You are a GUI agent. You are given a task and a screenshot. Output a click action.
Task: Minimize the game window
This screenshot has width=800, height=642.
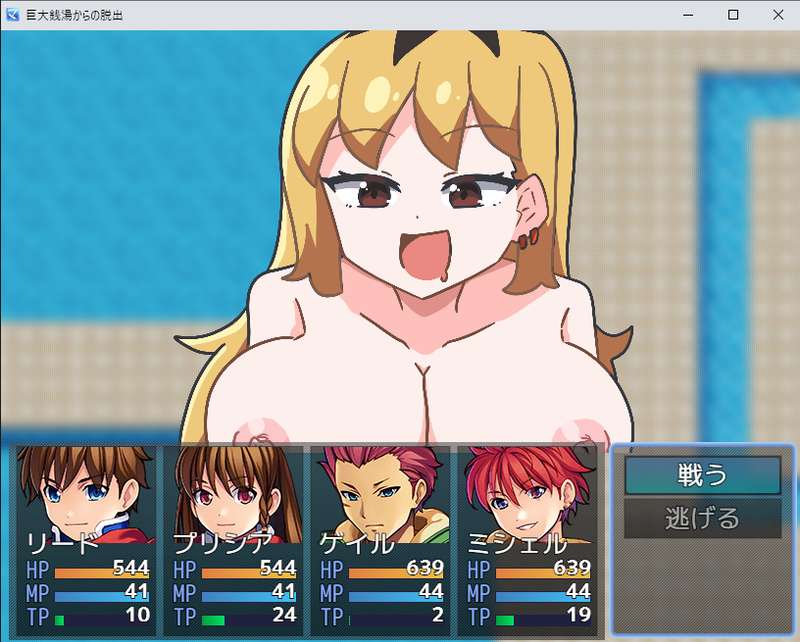click(689, 15)
